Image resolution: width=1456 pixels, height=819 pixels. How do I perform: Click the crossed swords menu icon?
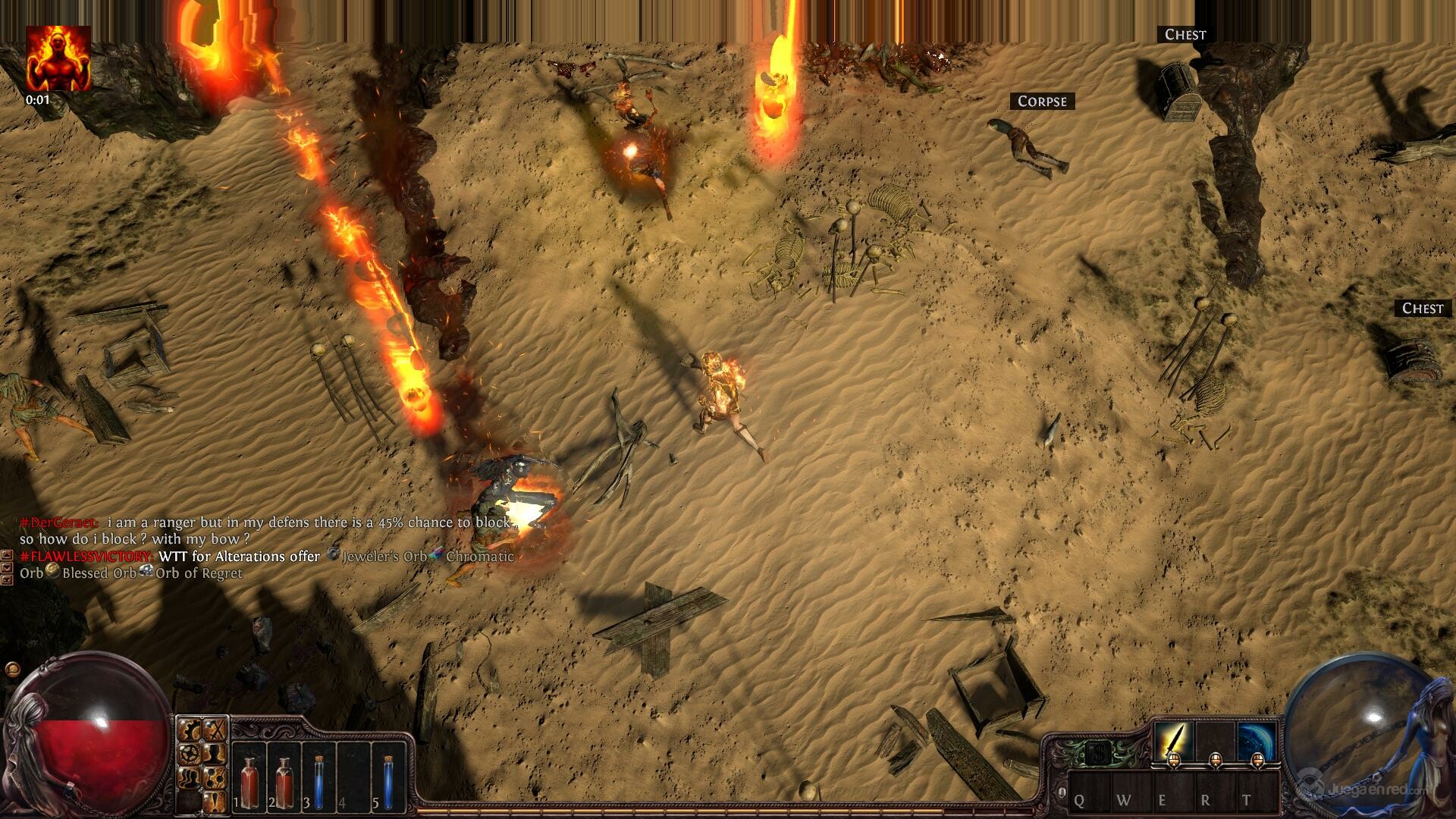pyautogui.click(x=216, y=730)
